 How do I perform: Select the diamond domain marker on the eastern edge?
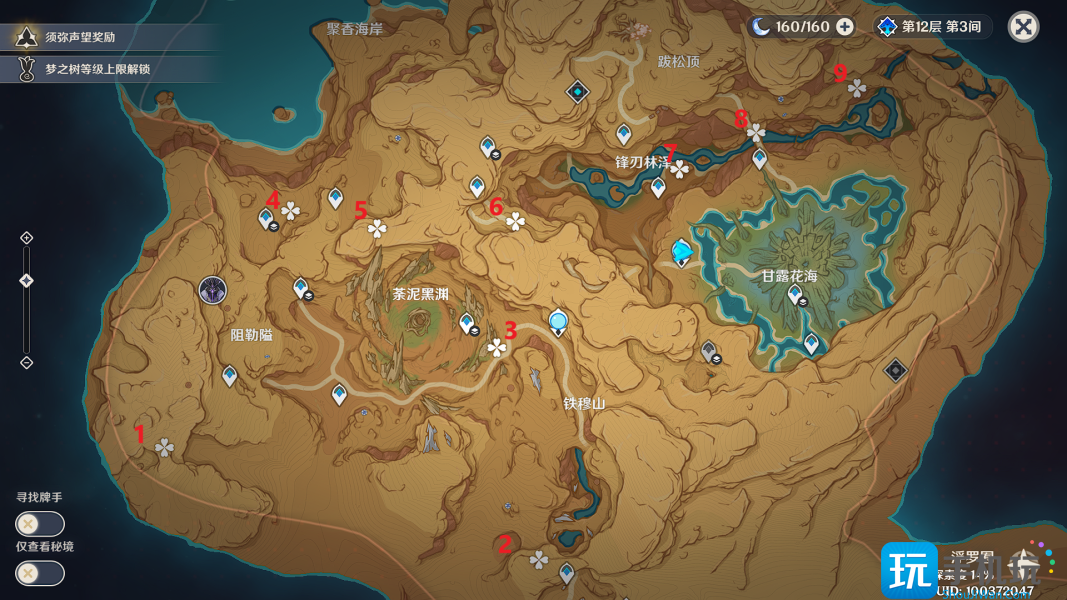click(x=895, y=370)
